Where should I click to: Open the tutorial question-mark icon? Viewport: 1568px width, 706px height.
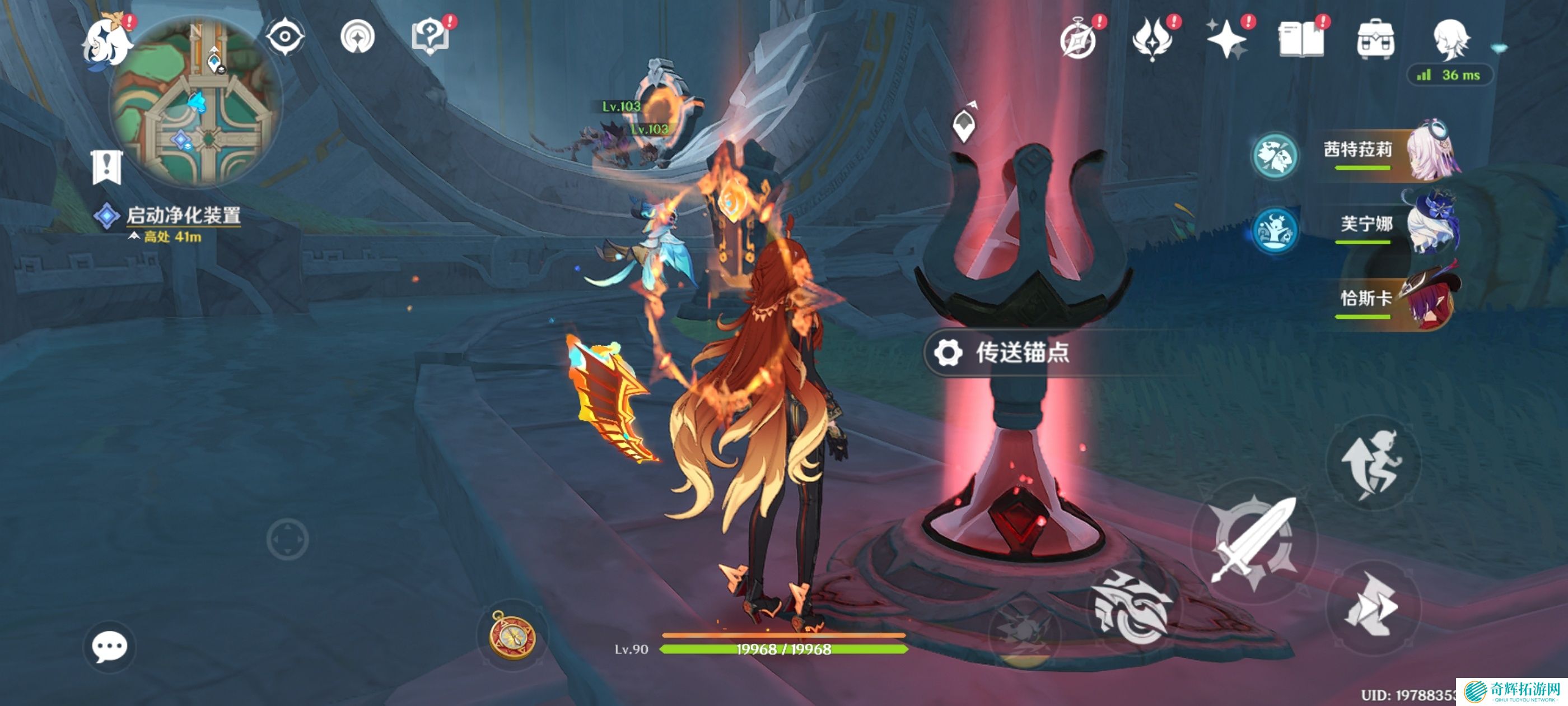click(x=430, y=37)
